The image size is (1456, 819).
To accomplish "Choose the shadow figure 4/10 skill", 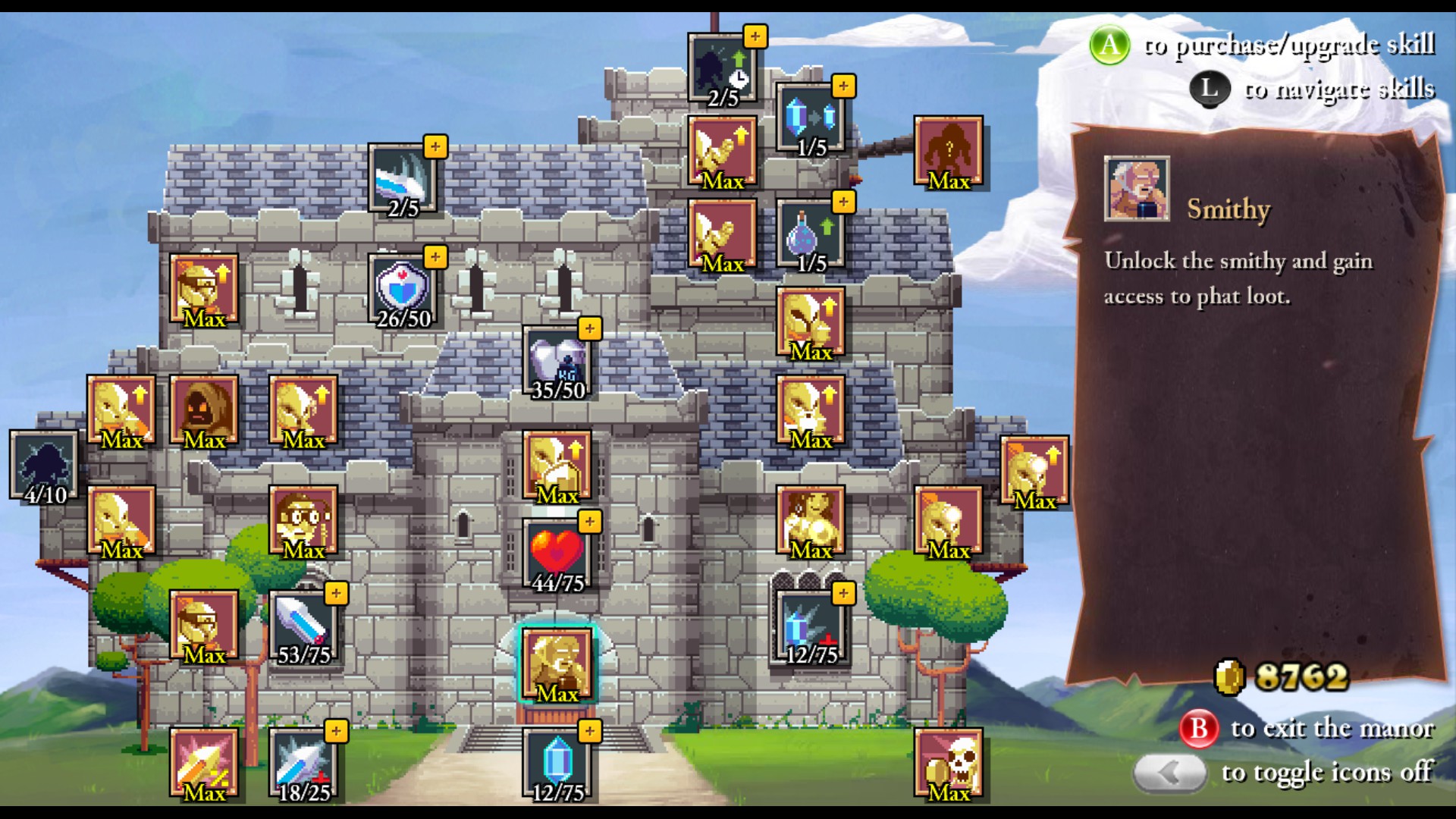I will tap(45, 465).
